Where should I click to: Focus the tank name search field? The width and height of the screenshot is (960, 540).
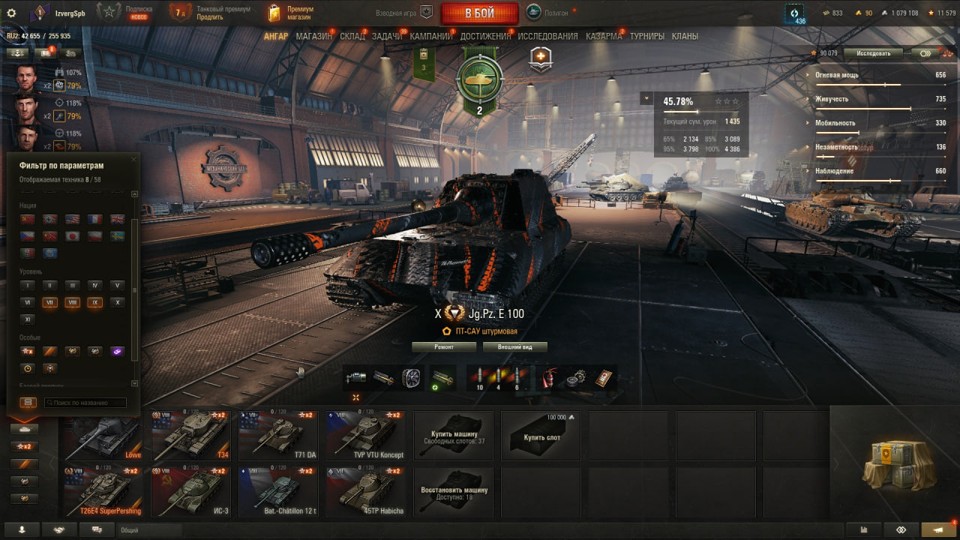pos(85,403)
